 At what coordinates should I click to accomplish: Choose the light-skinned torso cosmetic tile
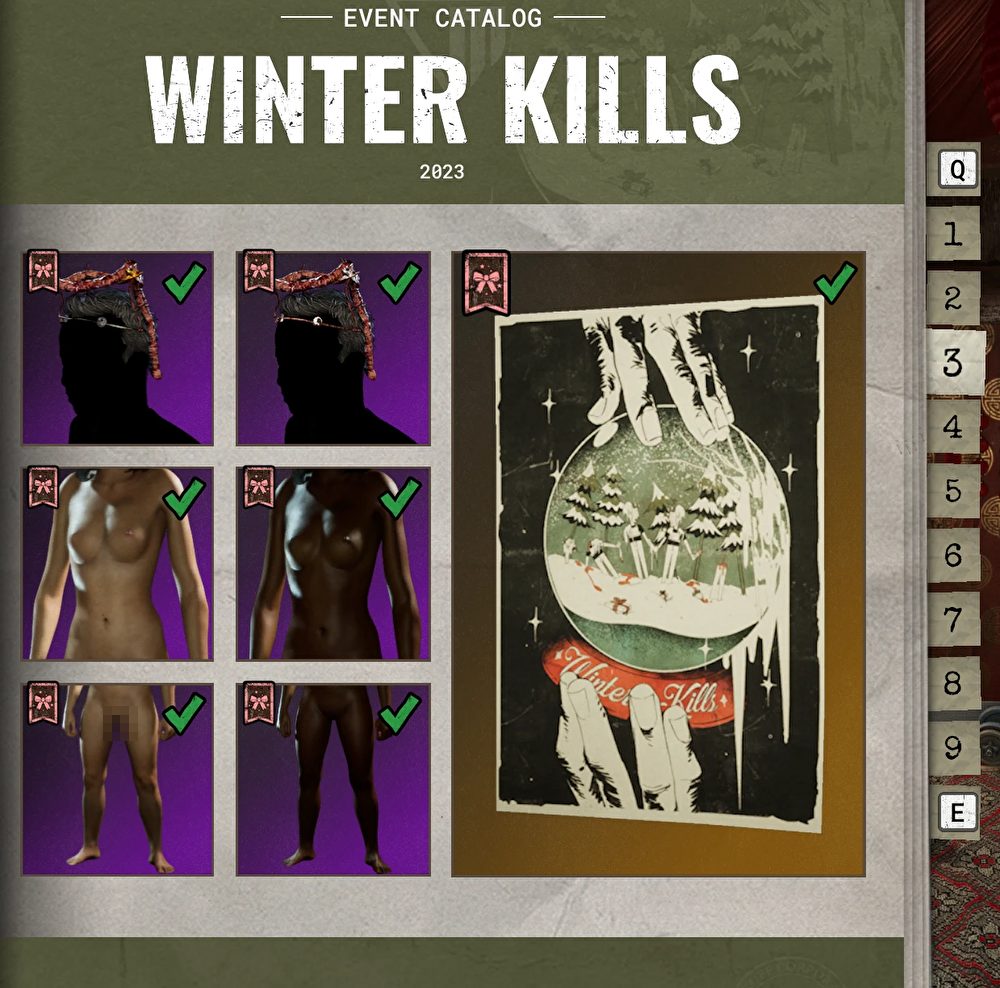coord(118,564)
